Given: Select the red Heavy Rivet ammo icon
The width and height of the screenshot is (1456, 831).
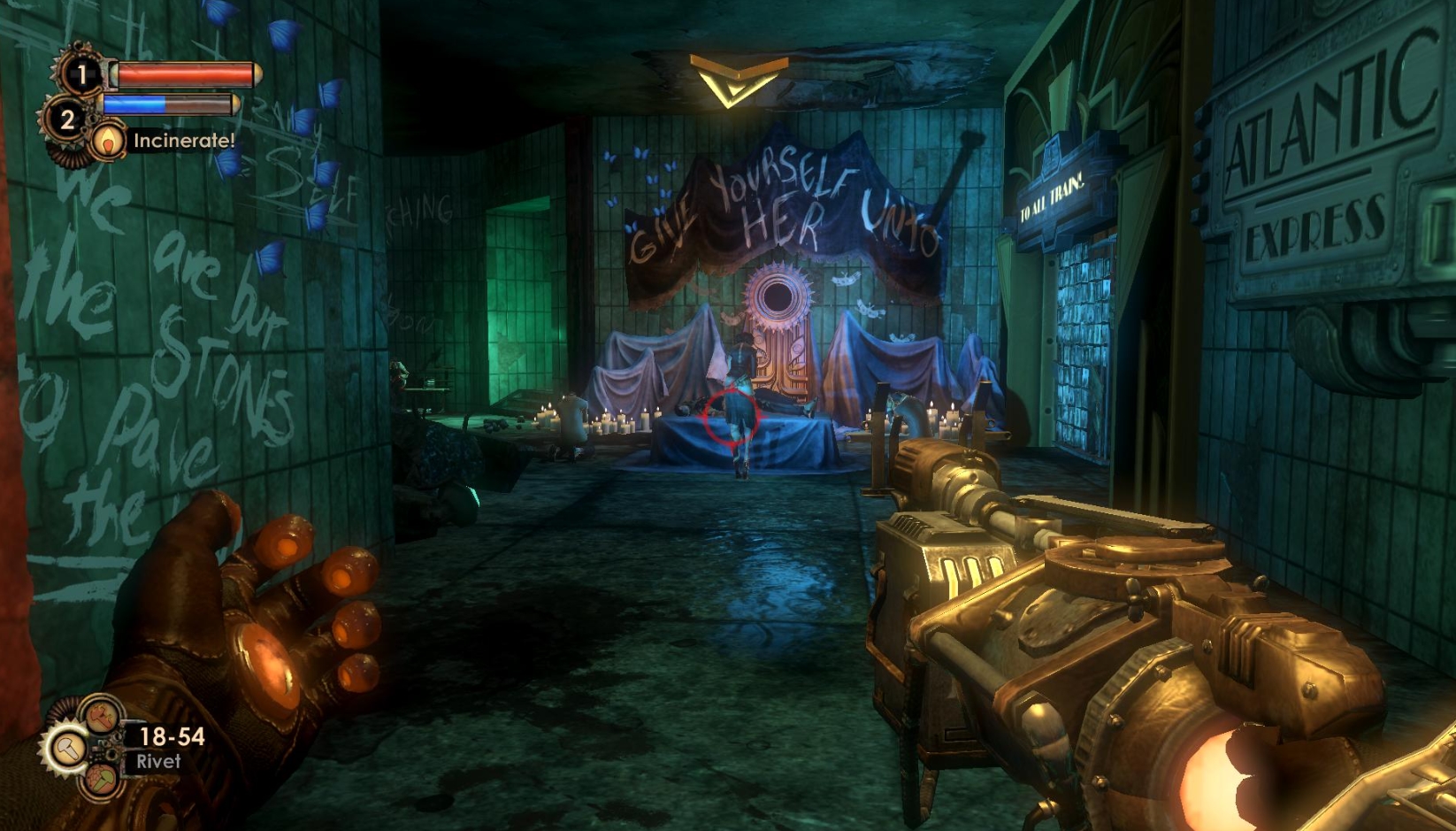Looking at the screenshot, I should 102,717.
